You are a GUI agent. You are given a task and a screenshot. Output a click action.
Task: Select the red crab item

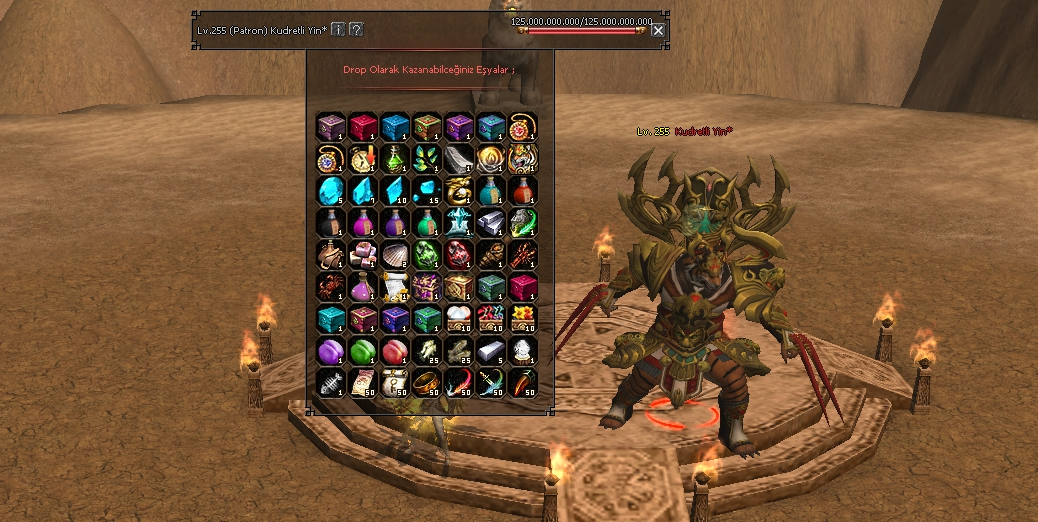point(331,287)
